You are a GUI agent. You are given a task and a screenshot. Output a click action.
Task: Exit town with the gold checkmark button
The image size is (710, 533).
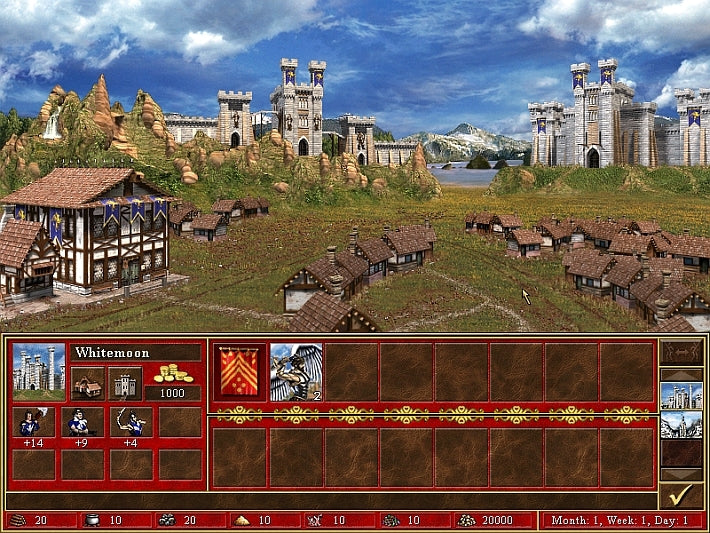tap(680, 495)
